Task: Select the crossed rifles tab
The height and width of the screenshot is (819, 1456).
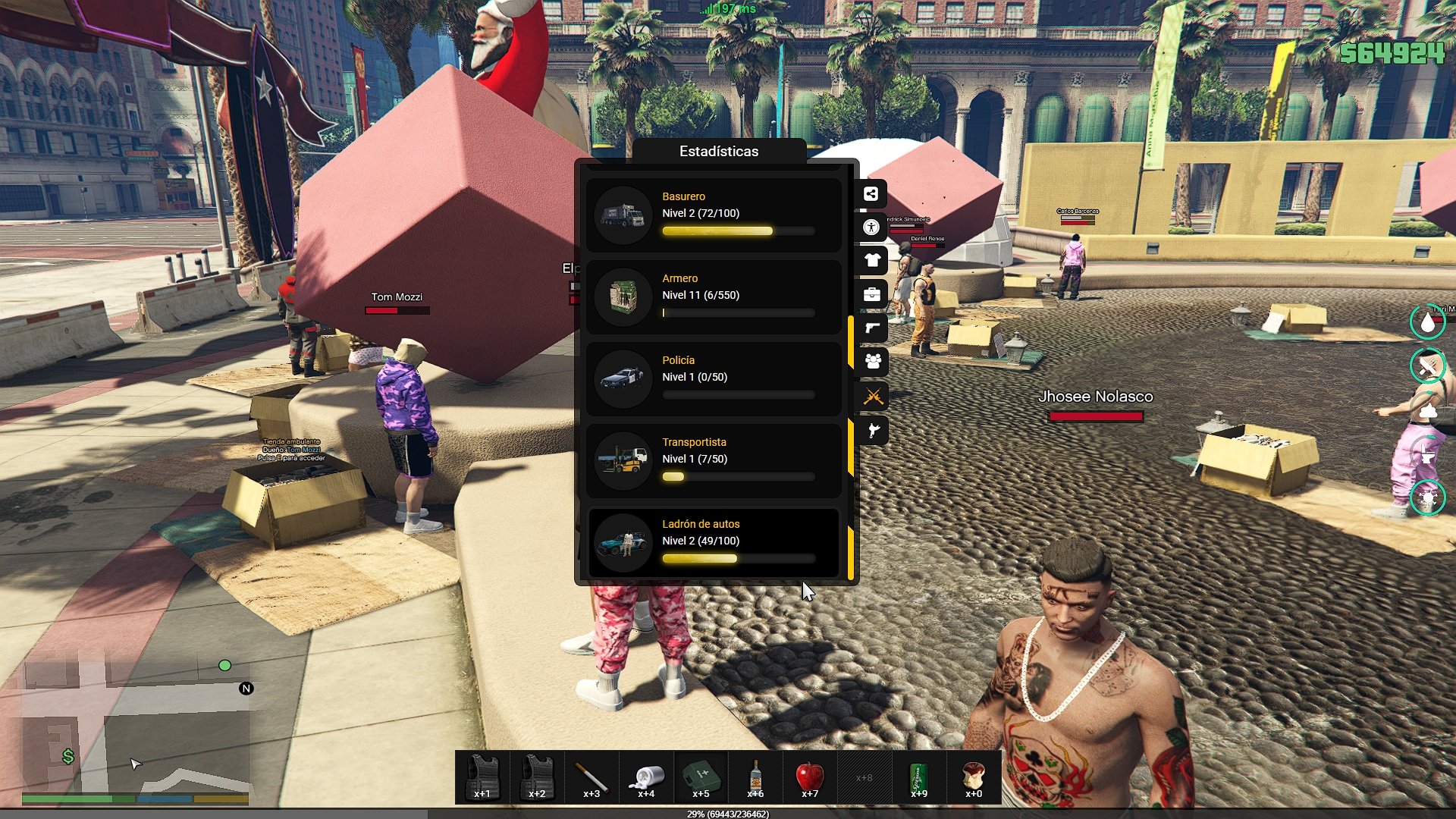Action: click(x=872, y=396)
